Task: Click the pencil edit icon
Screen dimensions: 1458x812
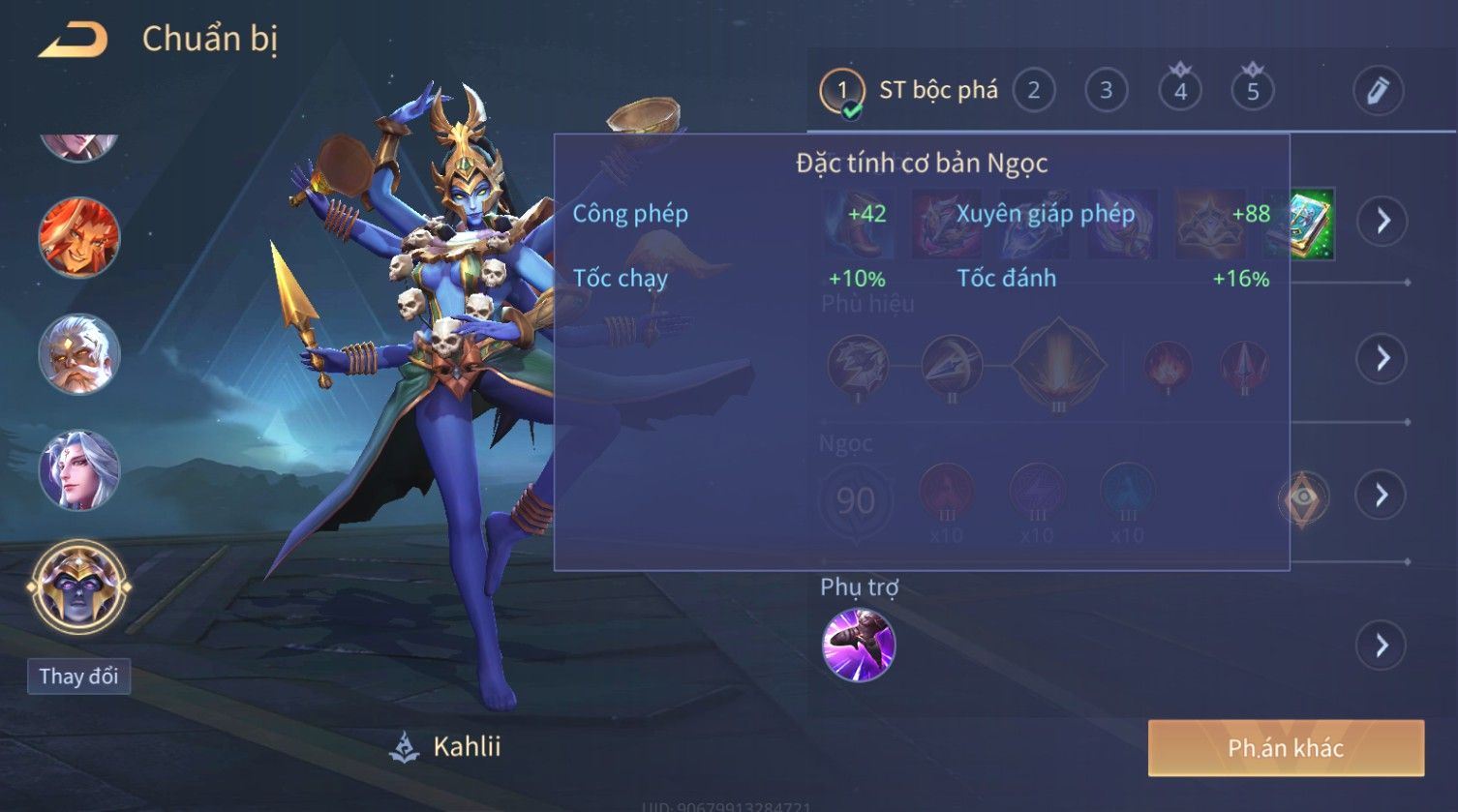Action: click(x=1378, y=91)
